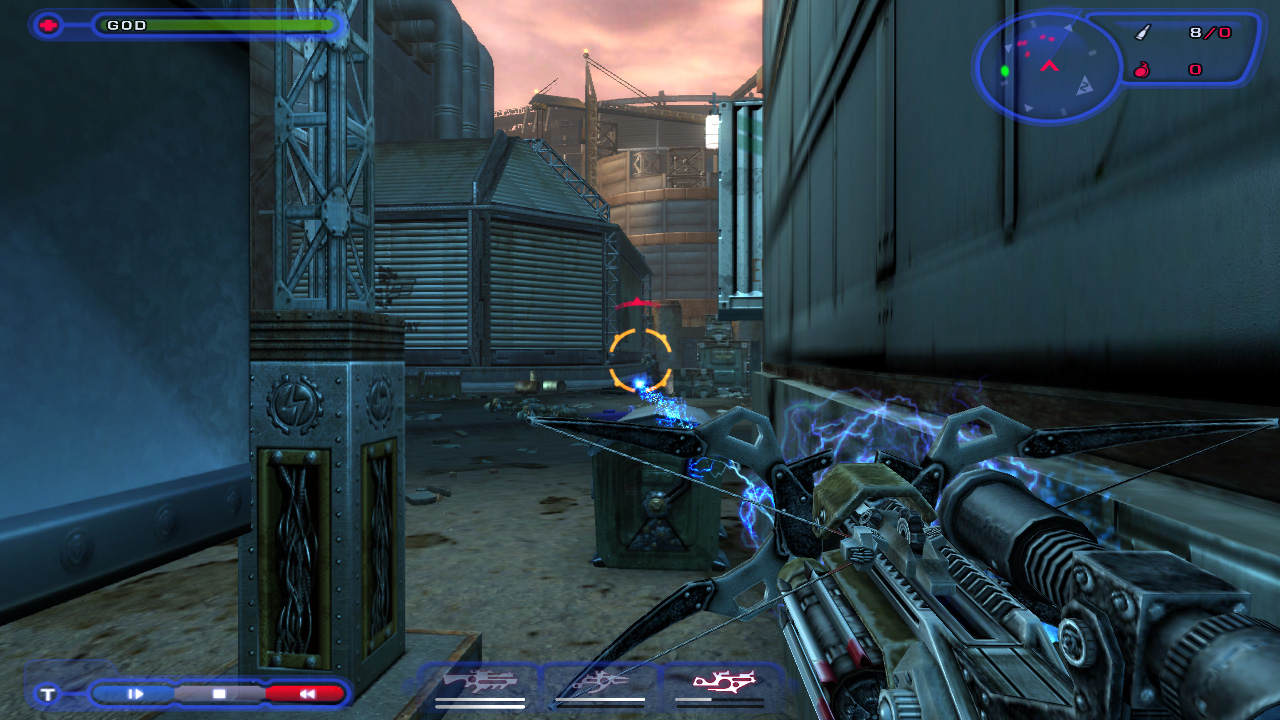This screenshot has height=720, width=1280.
Task: Click the T time-suit icon
Action: point(47,693)
